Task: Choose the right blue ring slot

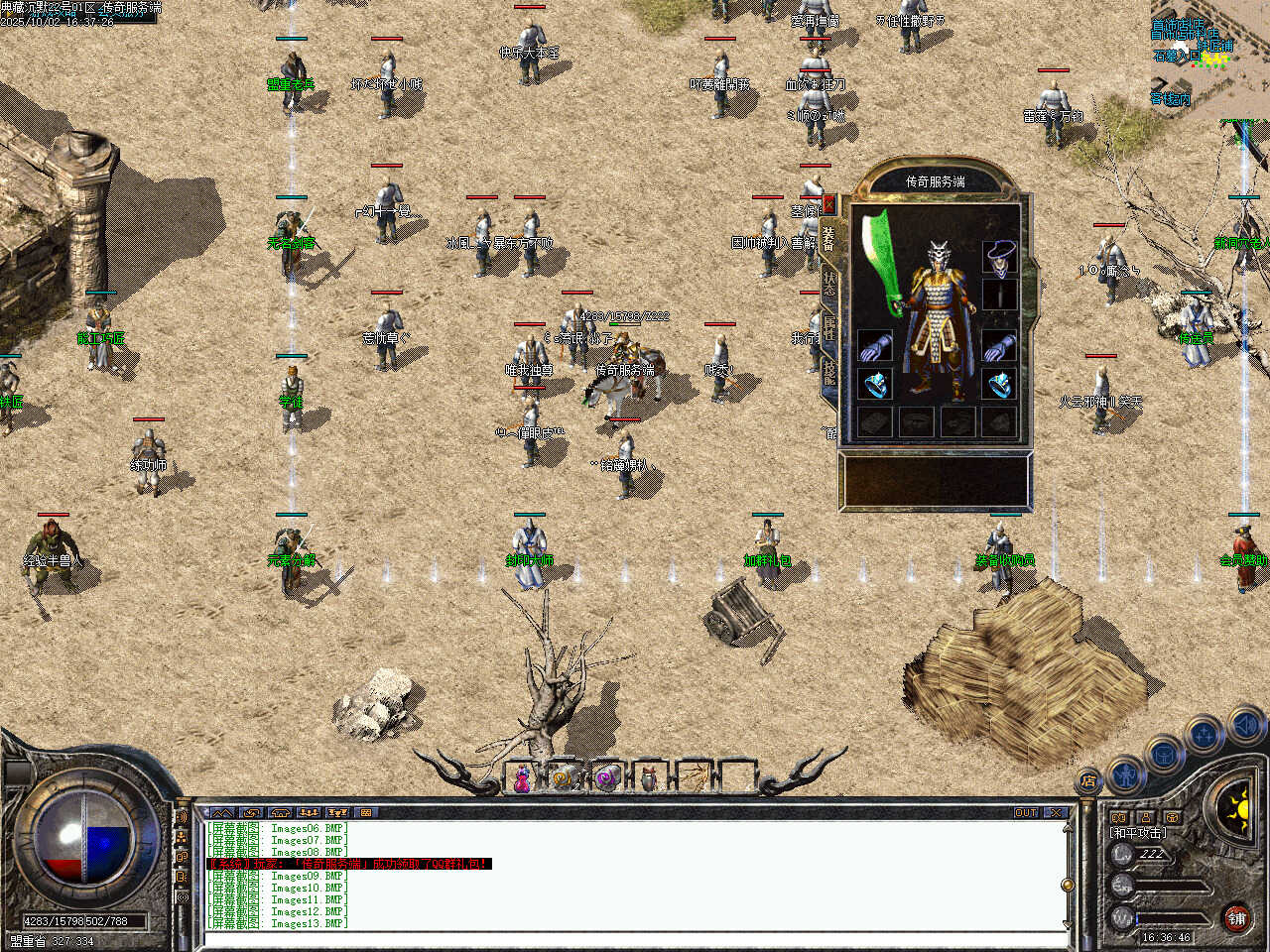Action: [x=999, y=383]
